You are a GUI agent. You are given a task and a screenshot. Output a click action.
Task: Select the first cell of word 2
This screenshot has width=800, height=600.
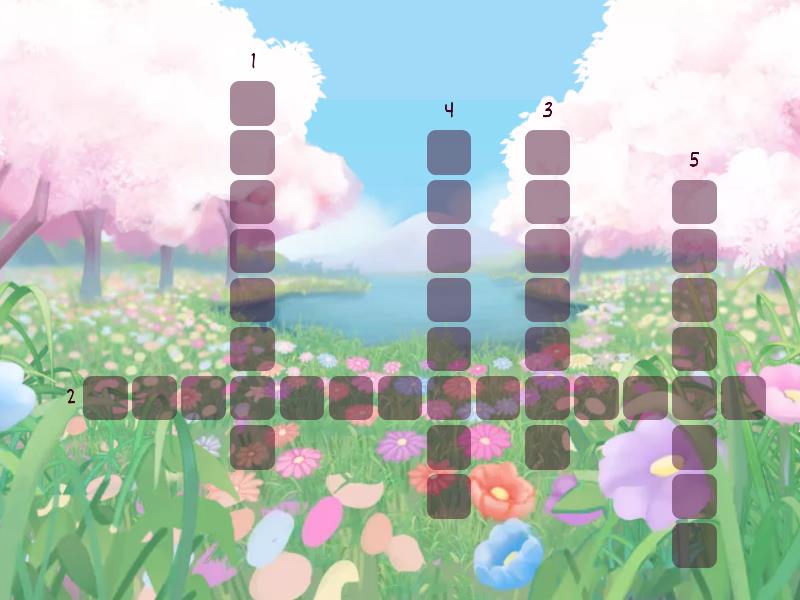click(105, 397)
